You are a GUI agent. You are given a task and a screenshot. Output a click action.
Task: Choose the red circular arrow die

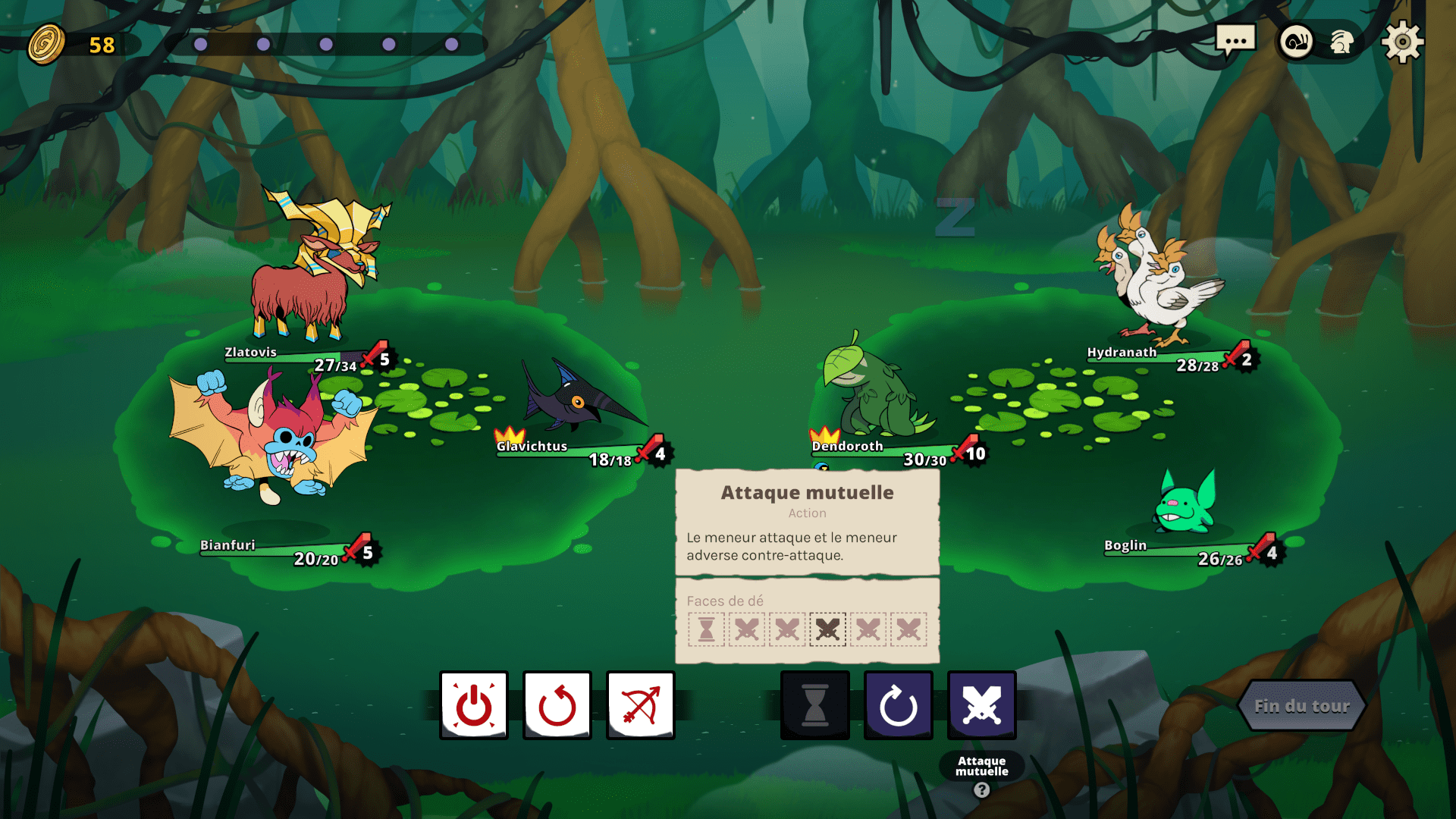[557, 705]
